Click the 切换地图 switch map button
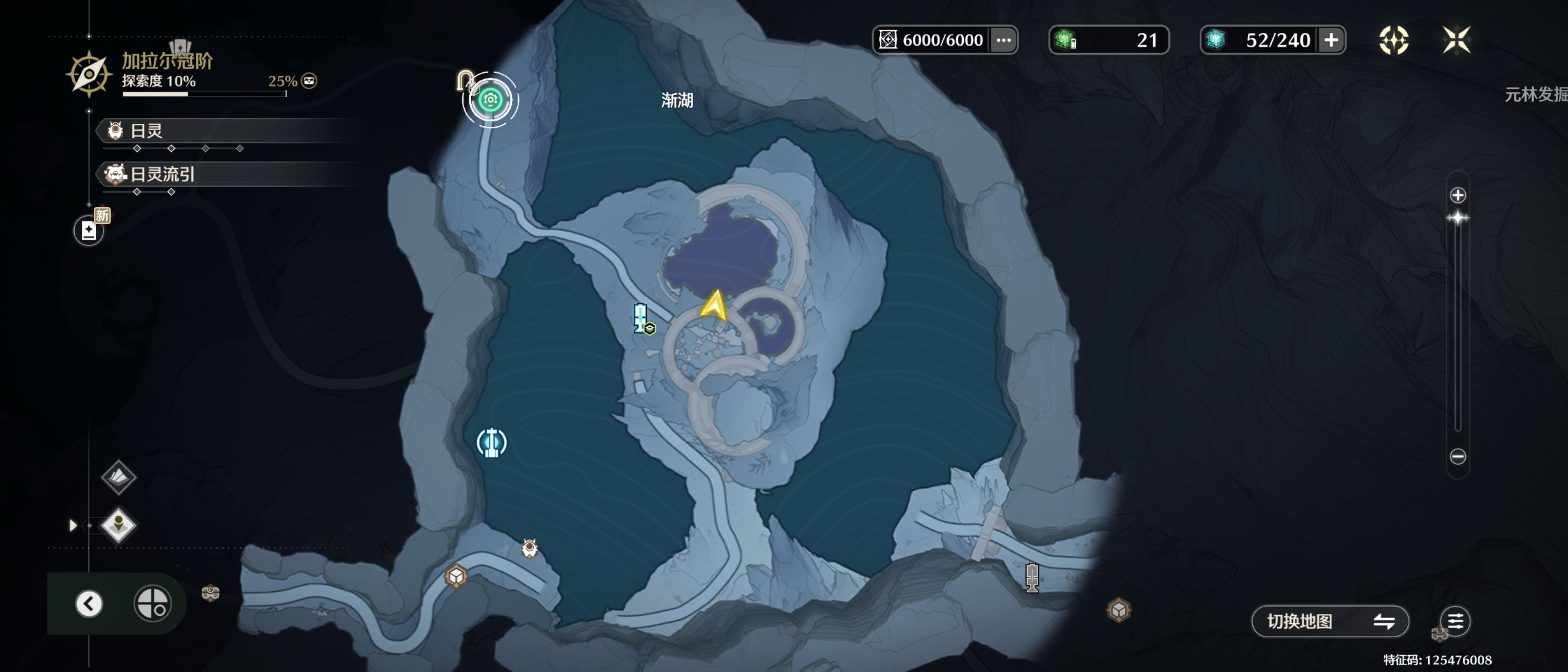Image resolution: width=1568 pixels, height=672 pixels. [1329, 621]
